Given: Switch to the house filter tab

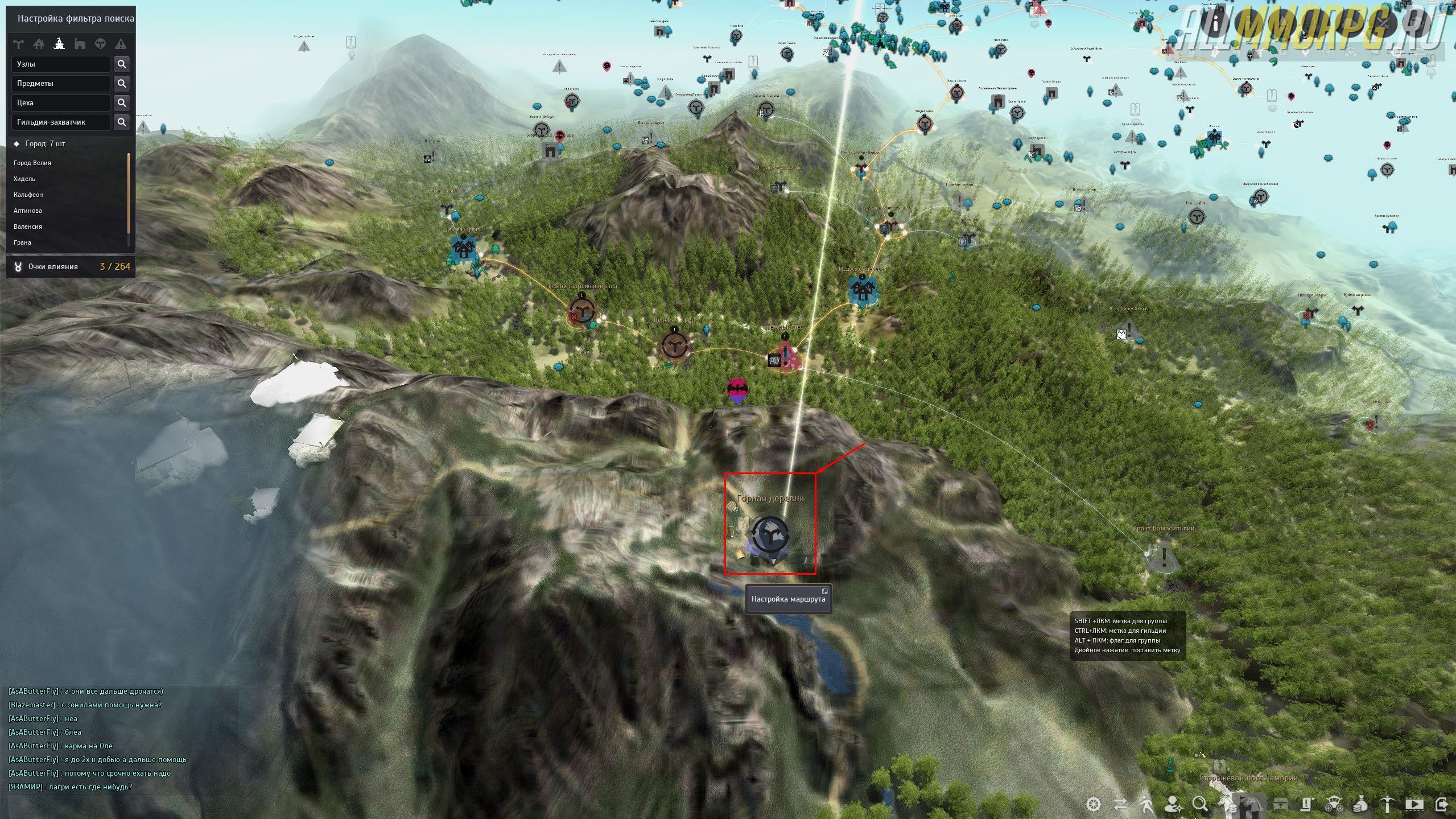Looking at the screenshot, I should point(39,44).
